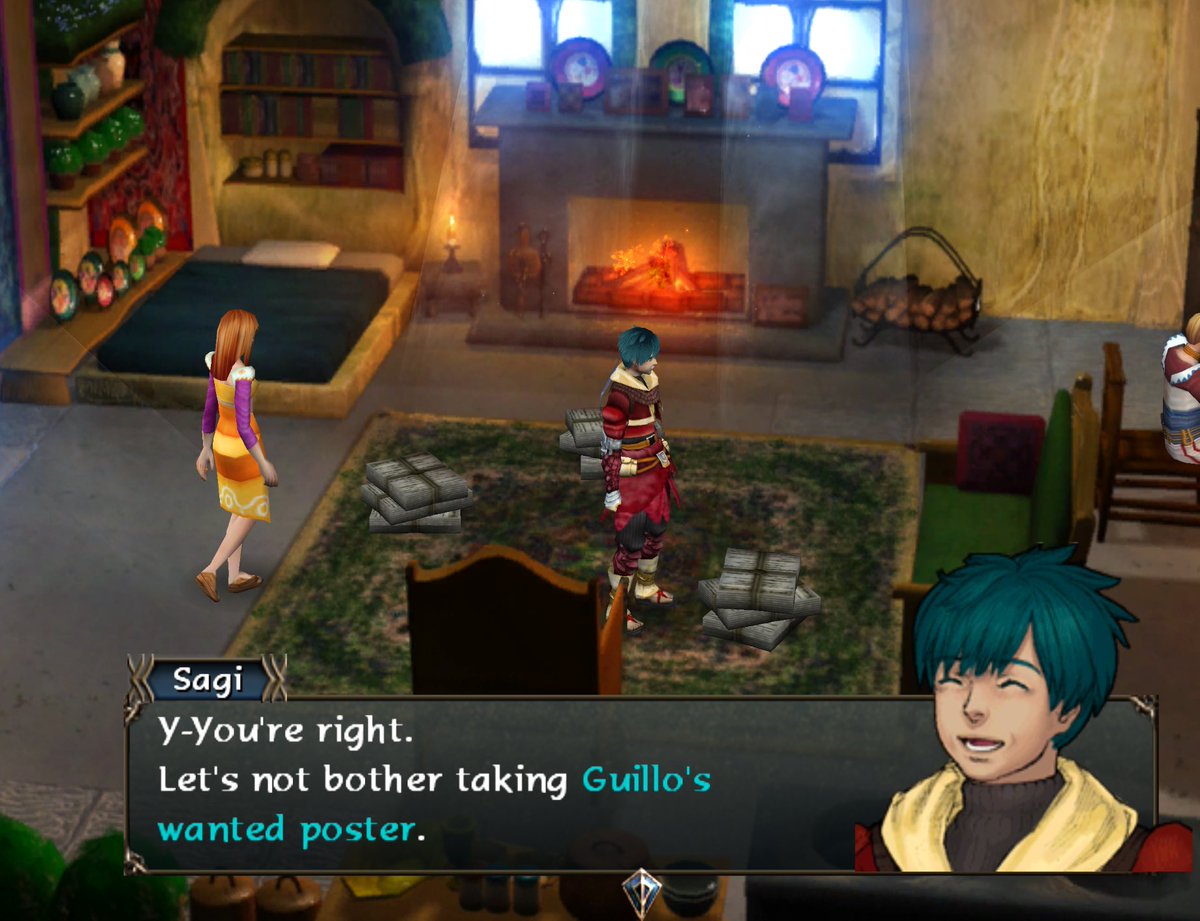Screen dimensions: 1200x921
Task: Click Sagi's dialogue text box to continue
Action: [500, 782]
